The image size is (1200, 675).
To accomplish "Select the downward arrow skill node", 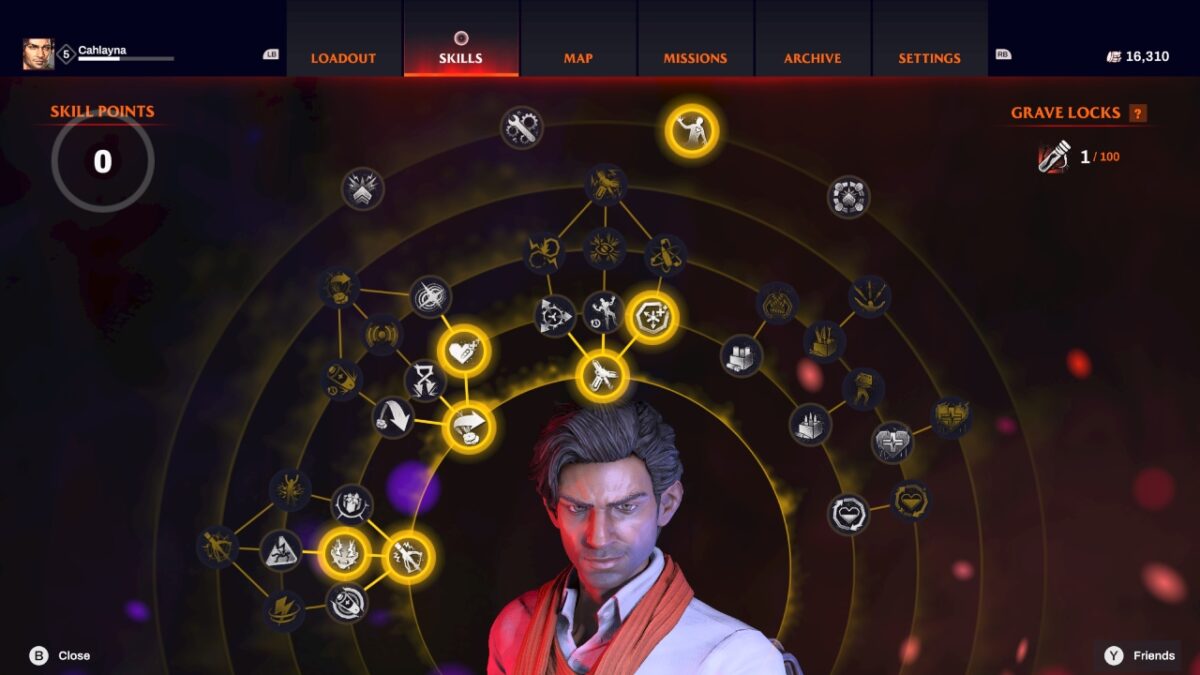I will pyautogui.click(x=393, y=417).
